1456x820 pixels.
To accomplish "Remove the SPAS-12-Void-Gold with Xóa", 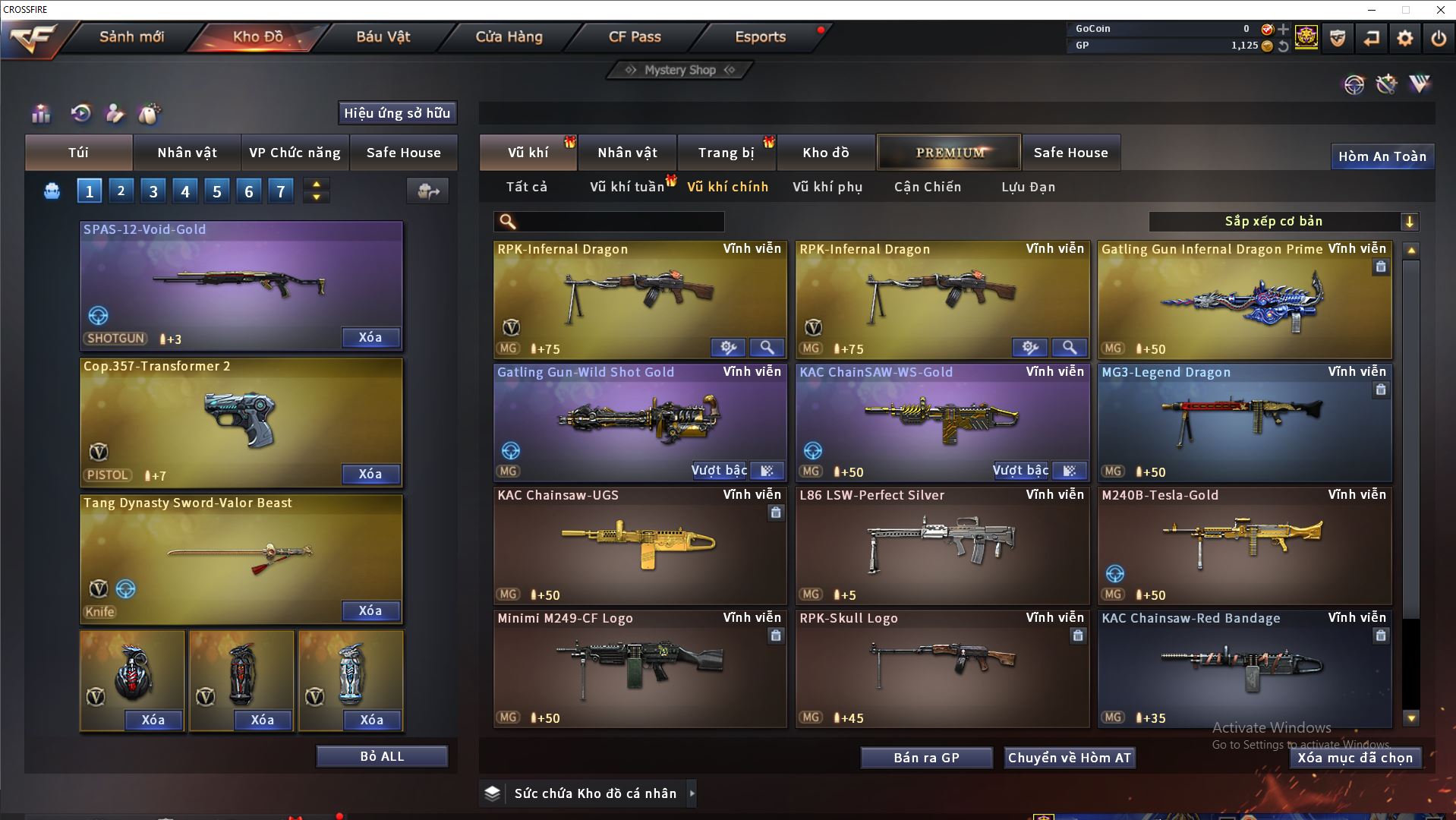I will [370, 337].
